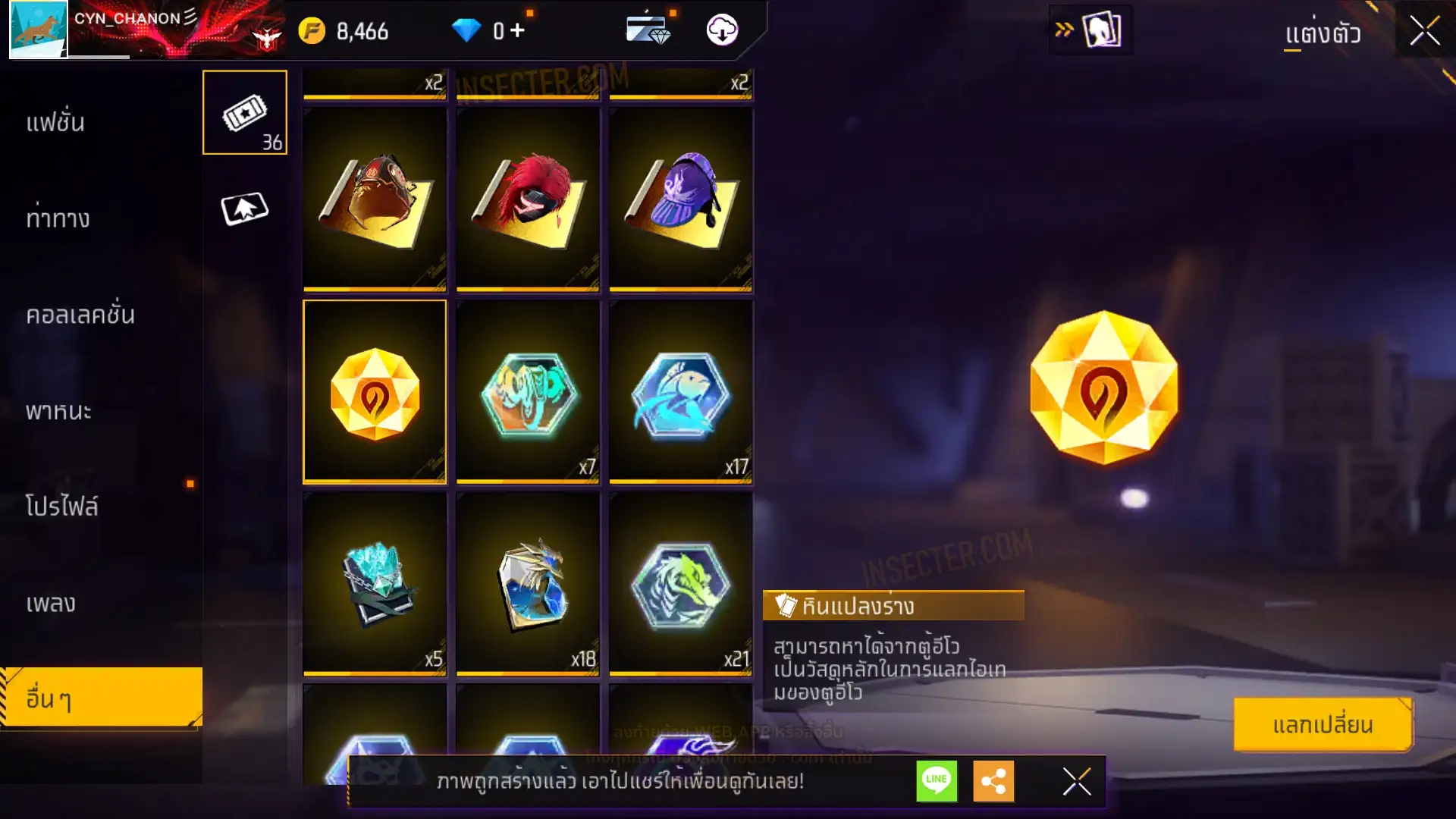This screenshot has height=819, width=1456.
Task: Select the brown hat blueprint item
Action: tap(375, 199)
